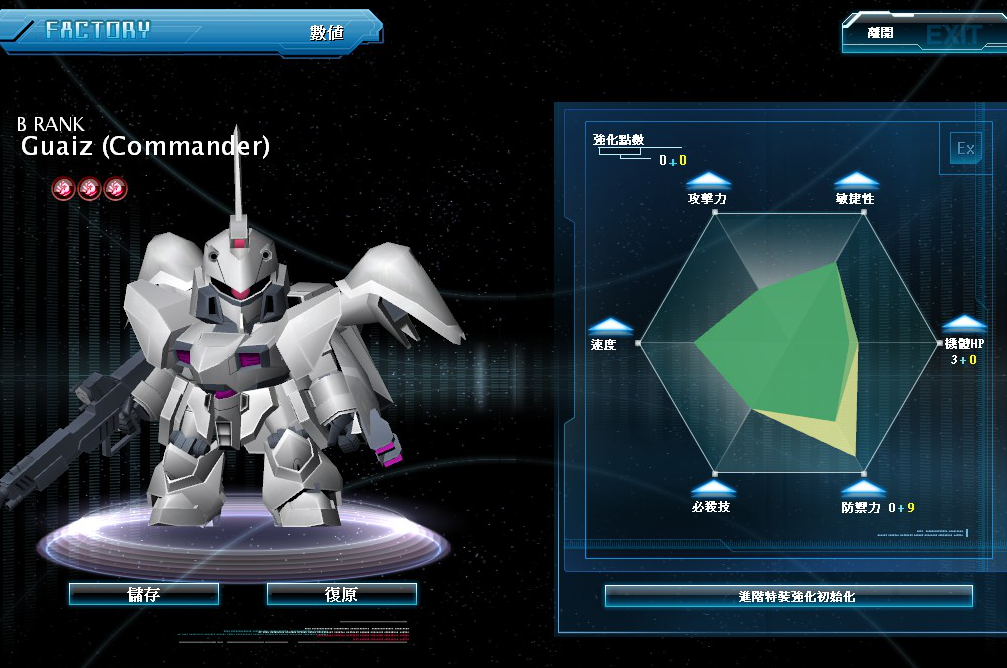Increase 敏捷性 using its up arrow
1007x668 pixels.
pyautogui.click(x=856, y=180)
